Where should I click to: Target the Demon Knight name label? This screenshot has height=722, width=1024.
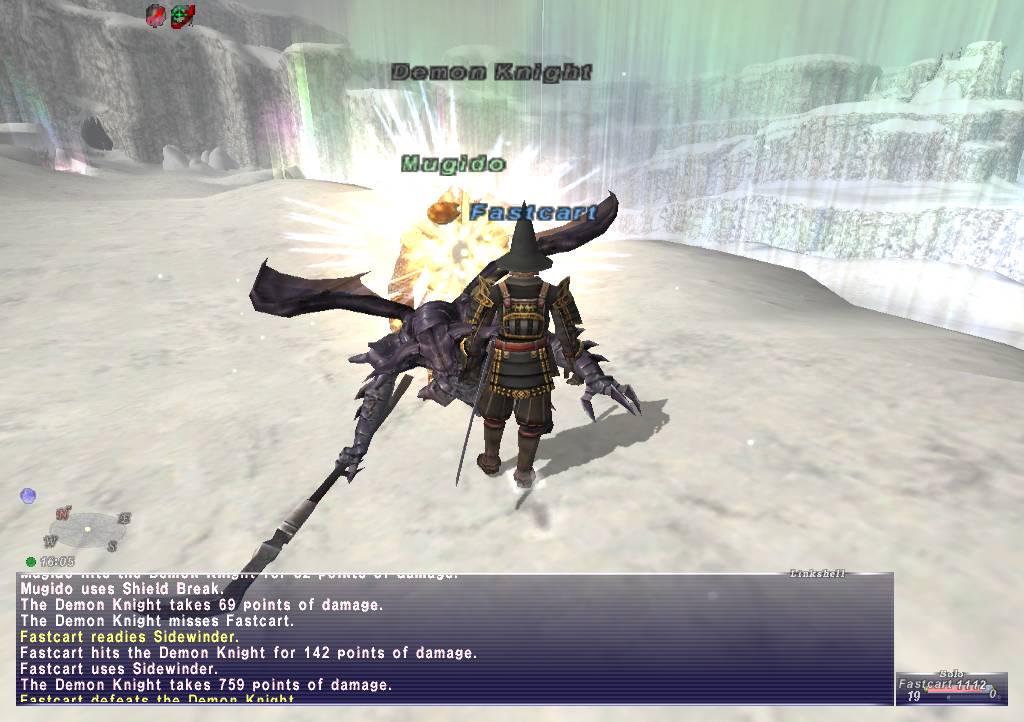pyautogui.click(x=491, y=72)
